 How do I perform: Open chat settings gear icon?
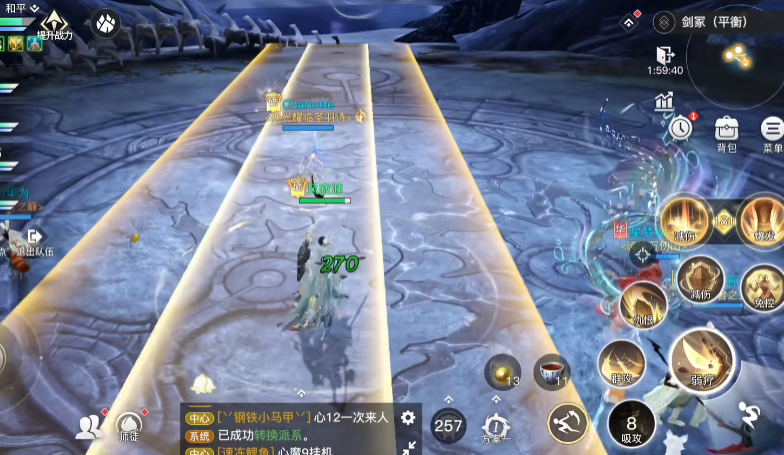[408, 418]
